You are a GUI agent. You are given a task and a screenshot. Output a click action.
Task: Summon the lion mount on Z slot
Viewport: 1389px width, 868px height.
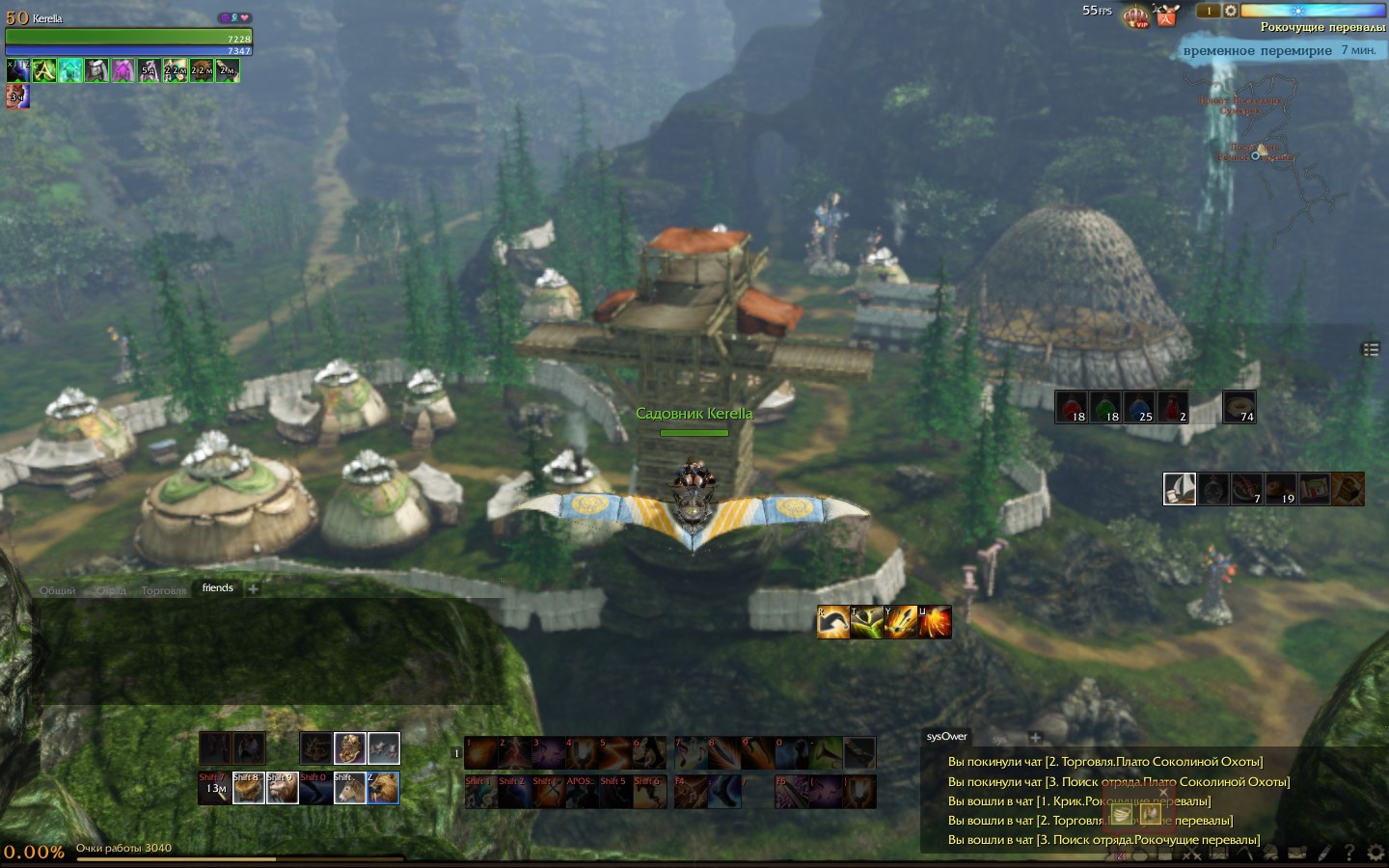click(383, 788)
